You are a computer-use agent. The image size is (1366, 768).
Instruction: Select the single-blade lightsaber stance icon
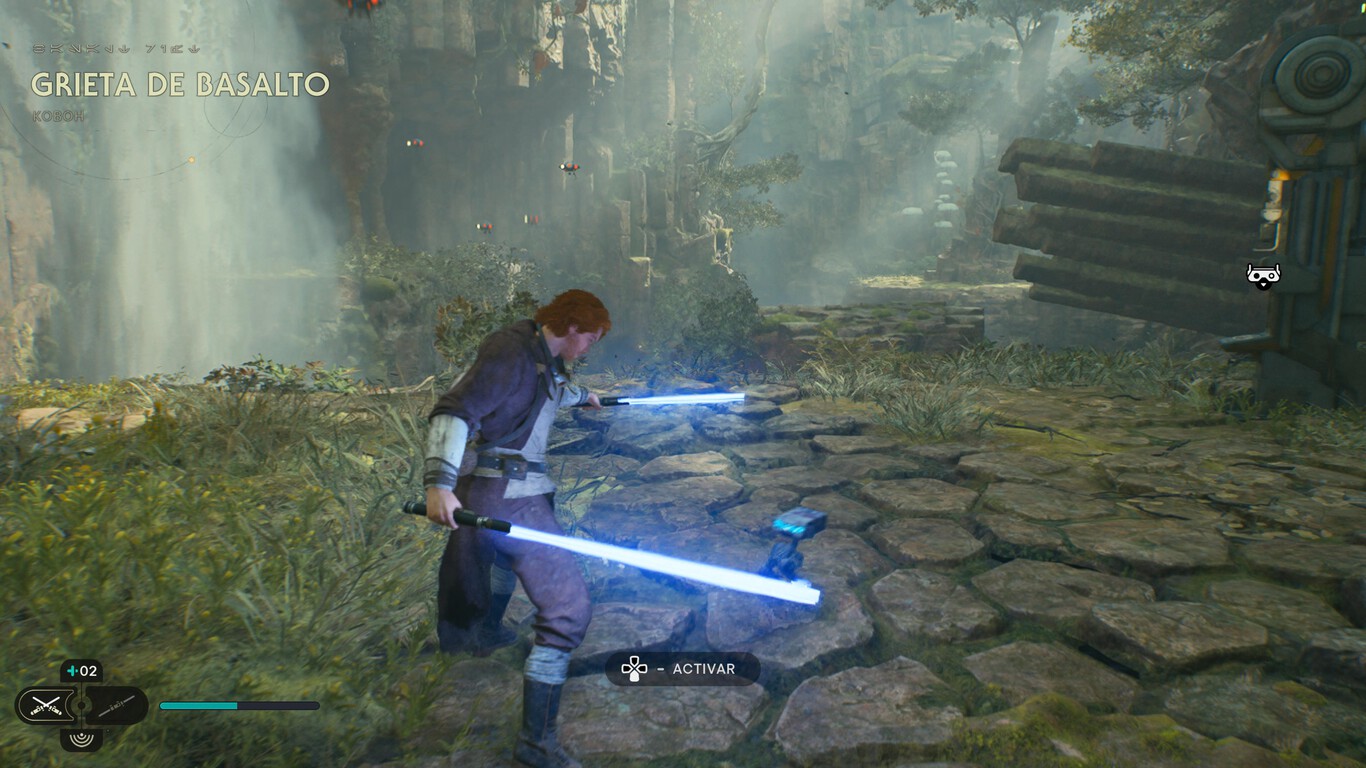(x=117, y=704)
